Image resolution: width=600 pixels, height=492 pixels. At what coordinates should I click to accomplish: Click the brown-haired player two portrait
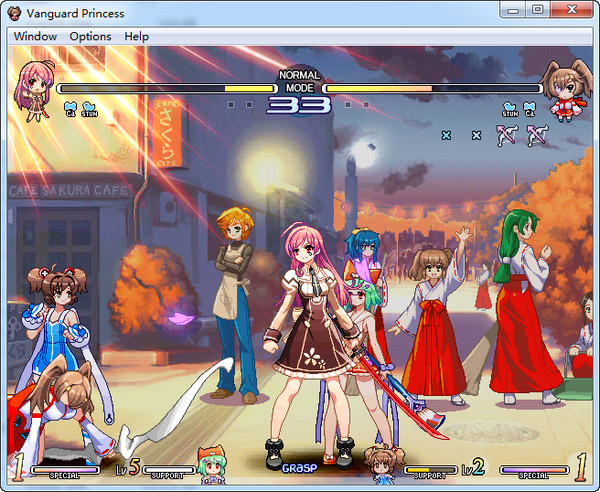[565, 89]
